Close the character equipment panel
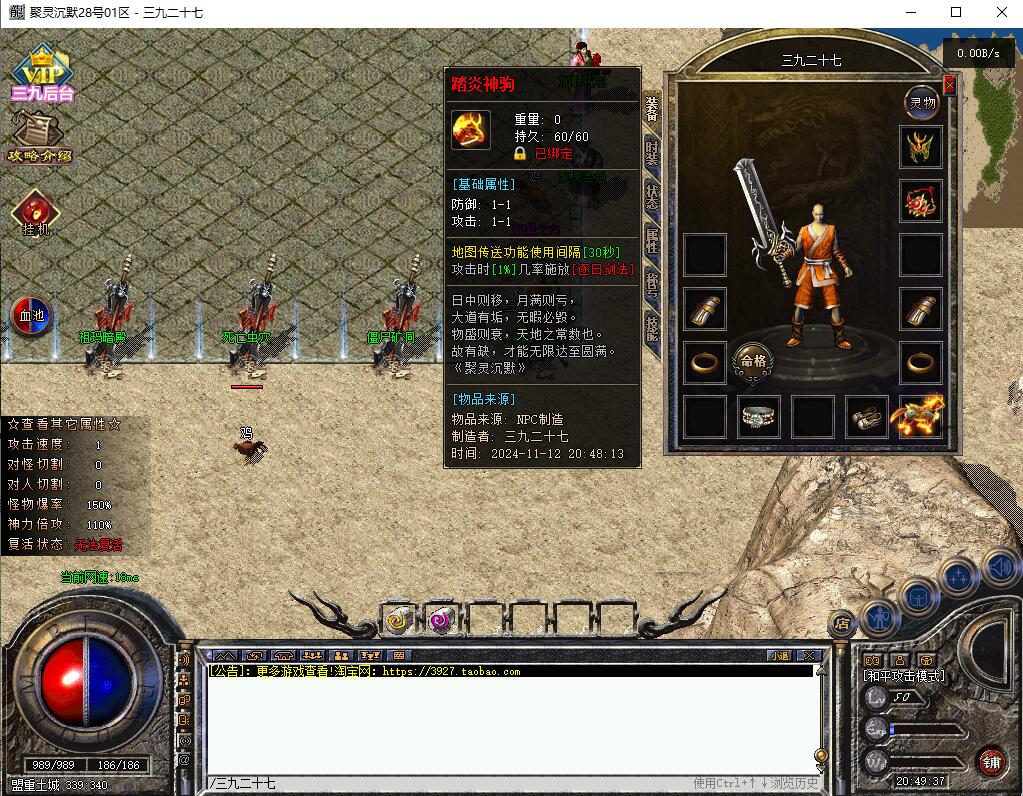The height and width of the screenshot is (796, 1023). point(949,86)
